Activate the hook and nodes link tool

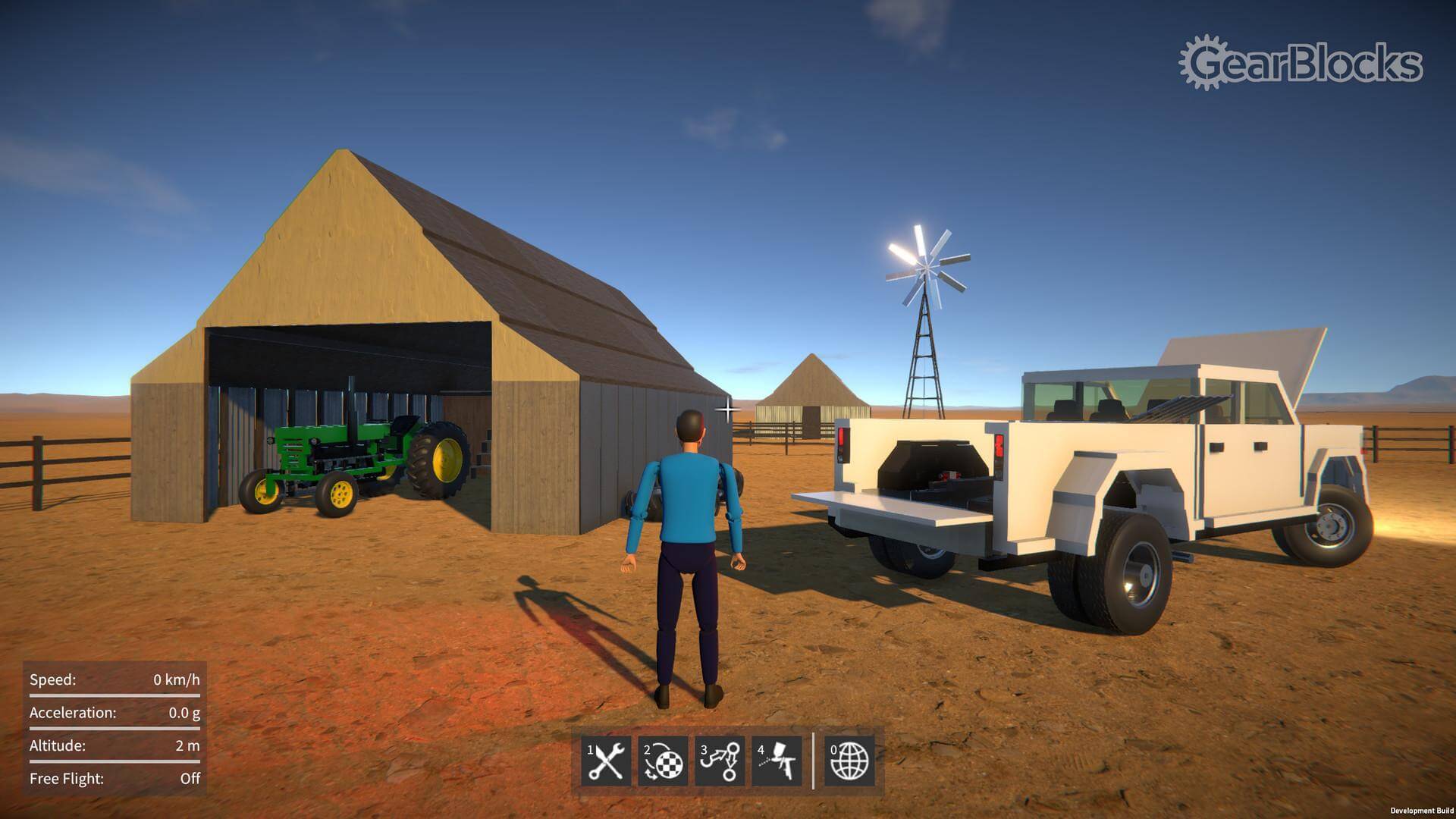pyautogui.click(x=720, y=761)
